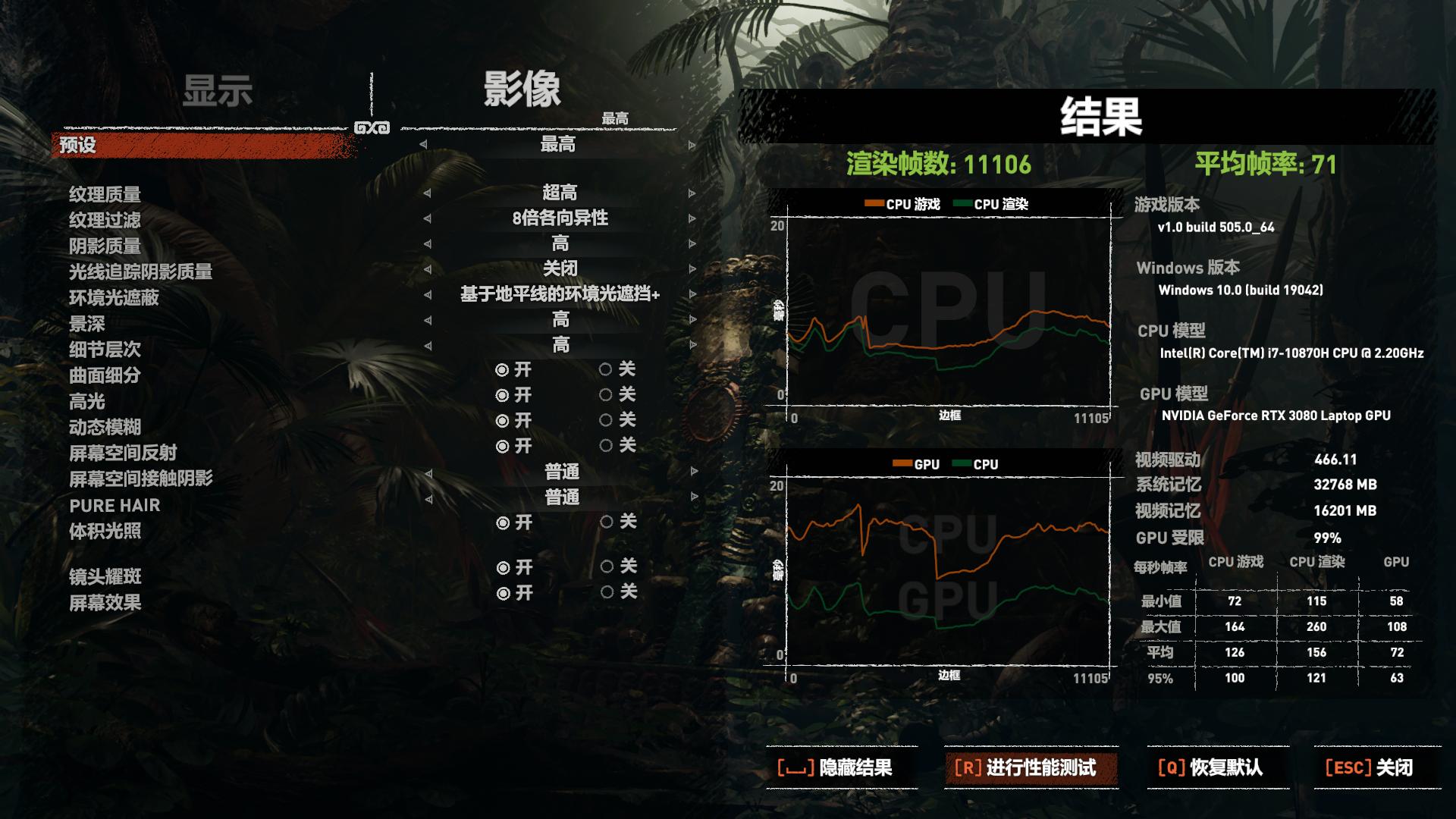Turn off 曲面细分 via its 关 radio button
Image resolution: width=1456 pixels, height=819 pixels.
[605, 371]
